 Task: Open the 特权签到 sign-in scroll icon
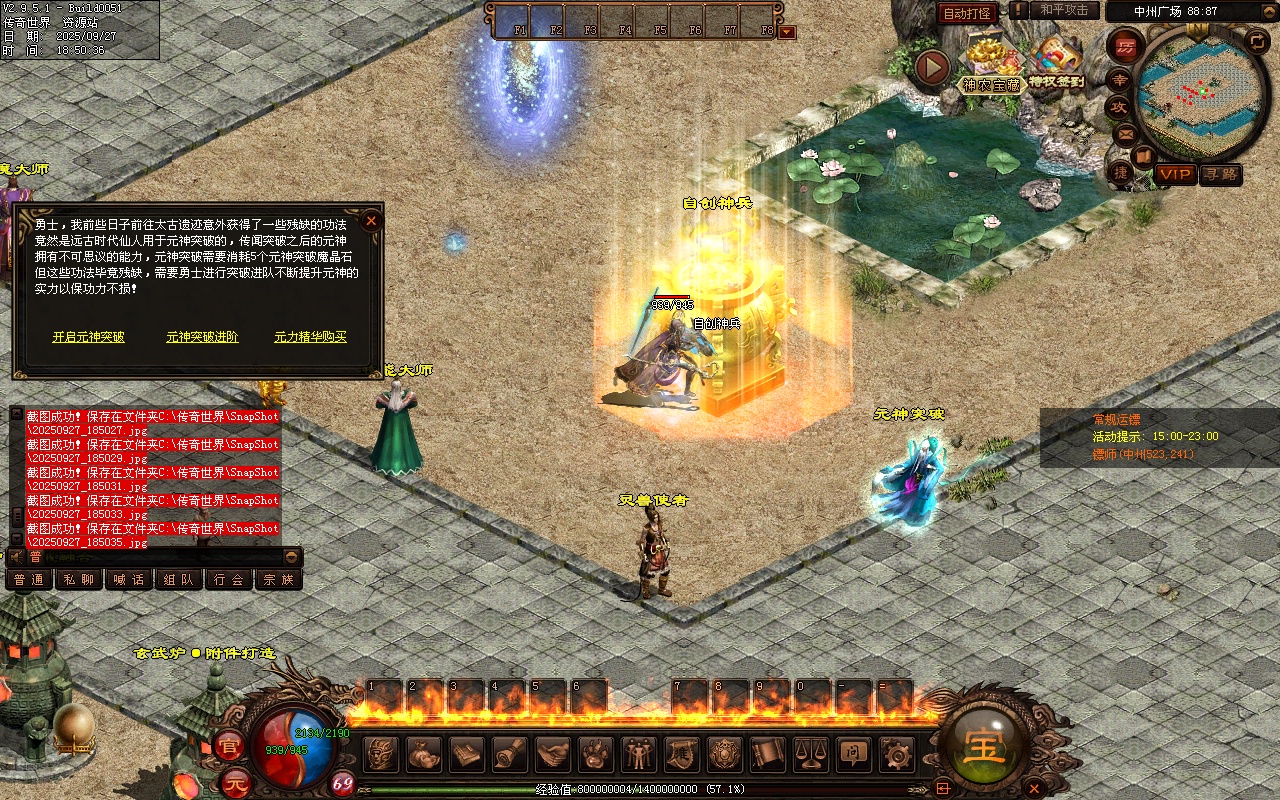point(1056,60)
